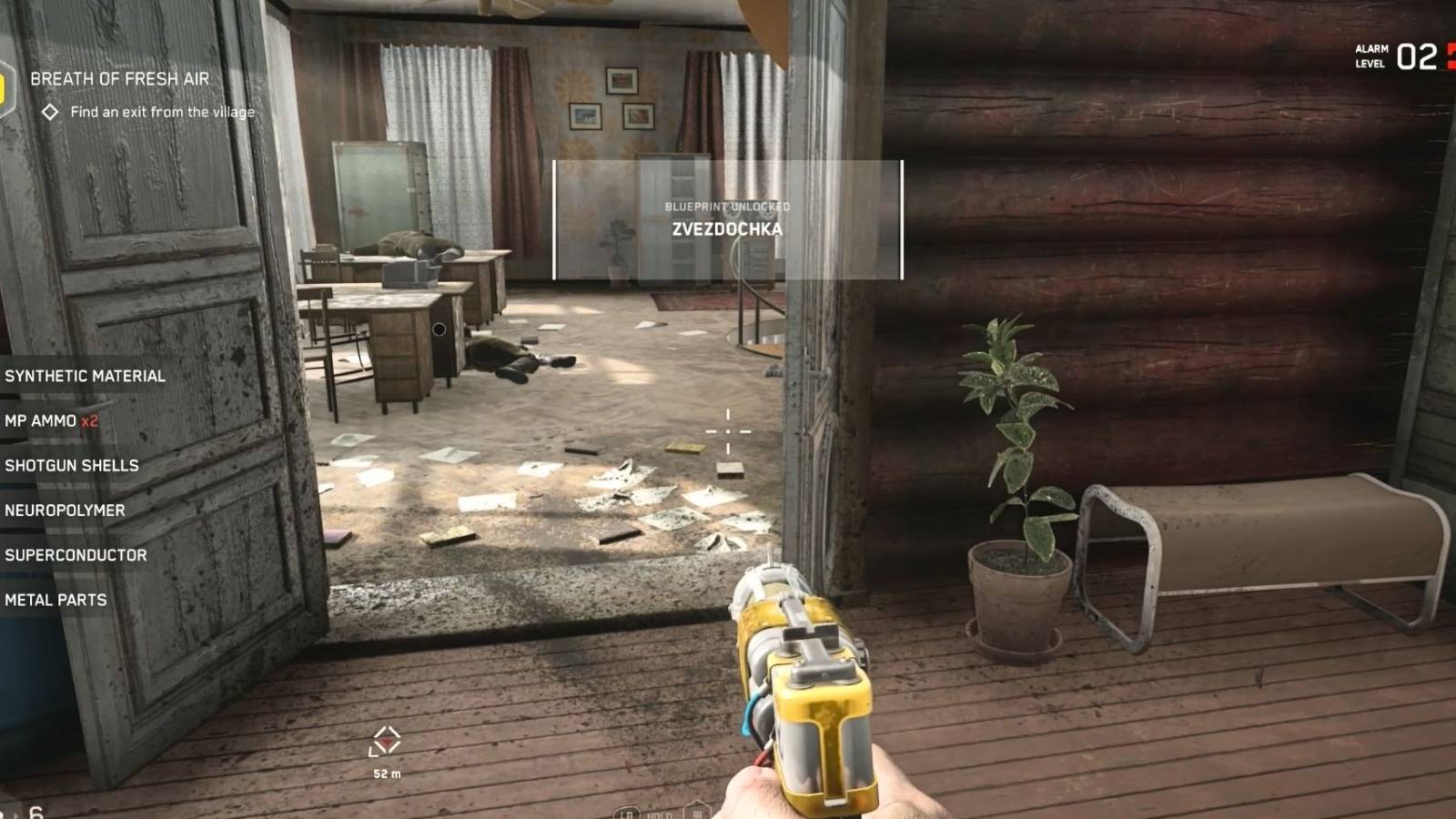Click the Find an exit from the village objective
Screen dimensions: 1456x819
pos(162,112)
